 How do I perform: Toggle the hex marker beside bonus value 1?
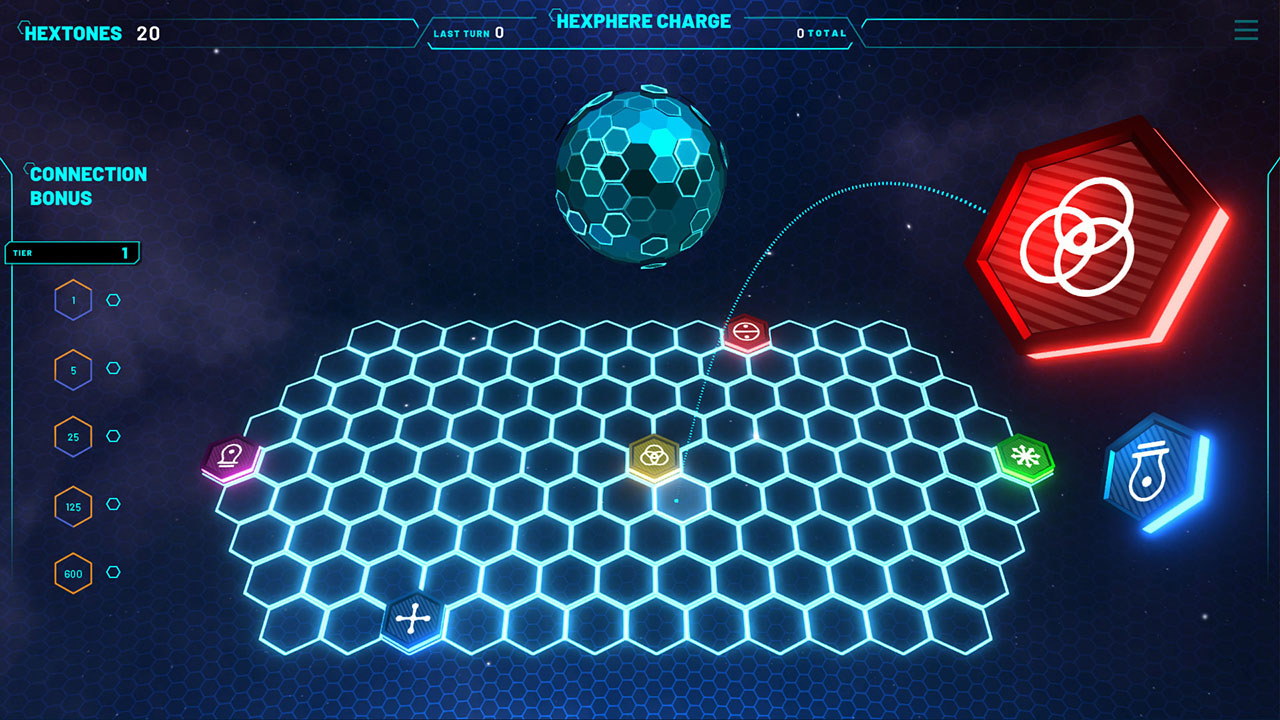[112, 299]
